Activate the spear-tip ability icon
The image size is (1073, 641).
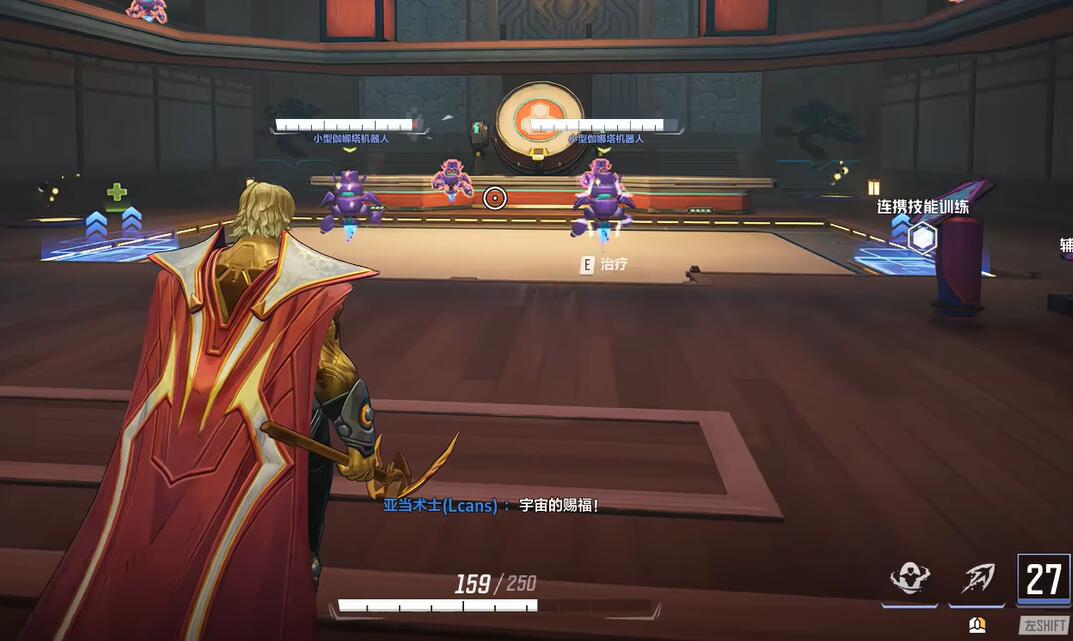(x=977, y=578)
